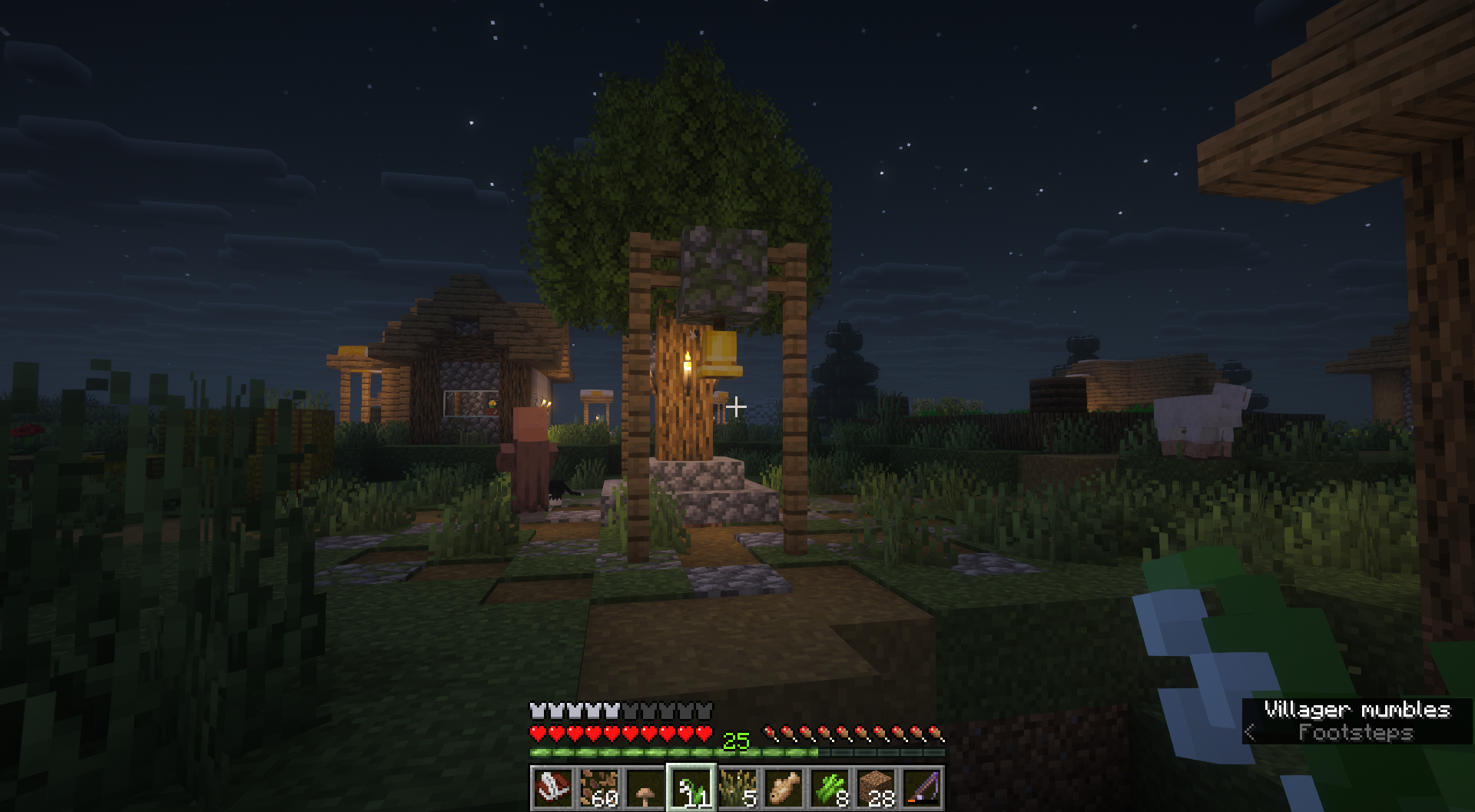Viewport: 1475px width, 812px height.
Task: Select the stack of 60 seeds
Action: pyautogui.click(x=598, y=787)
